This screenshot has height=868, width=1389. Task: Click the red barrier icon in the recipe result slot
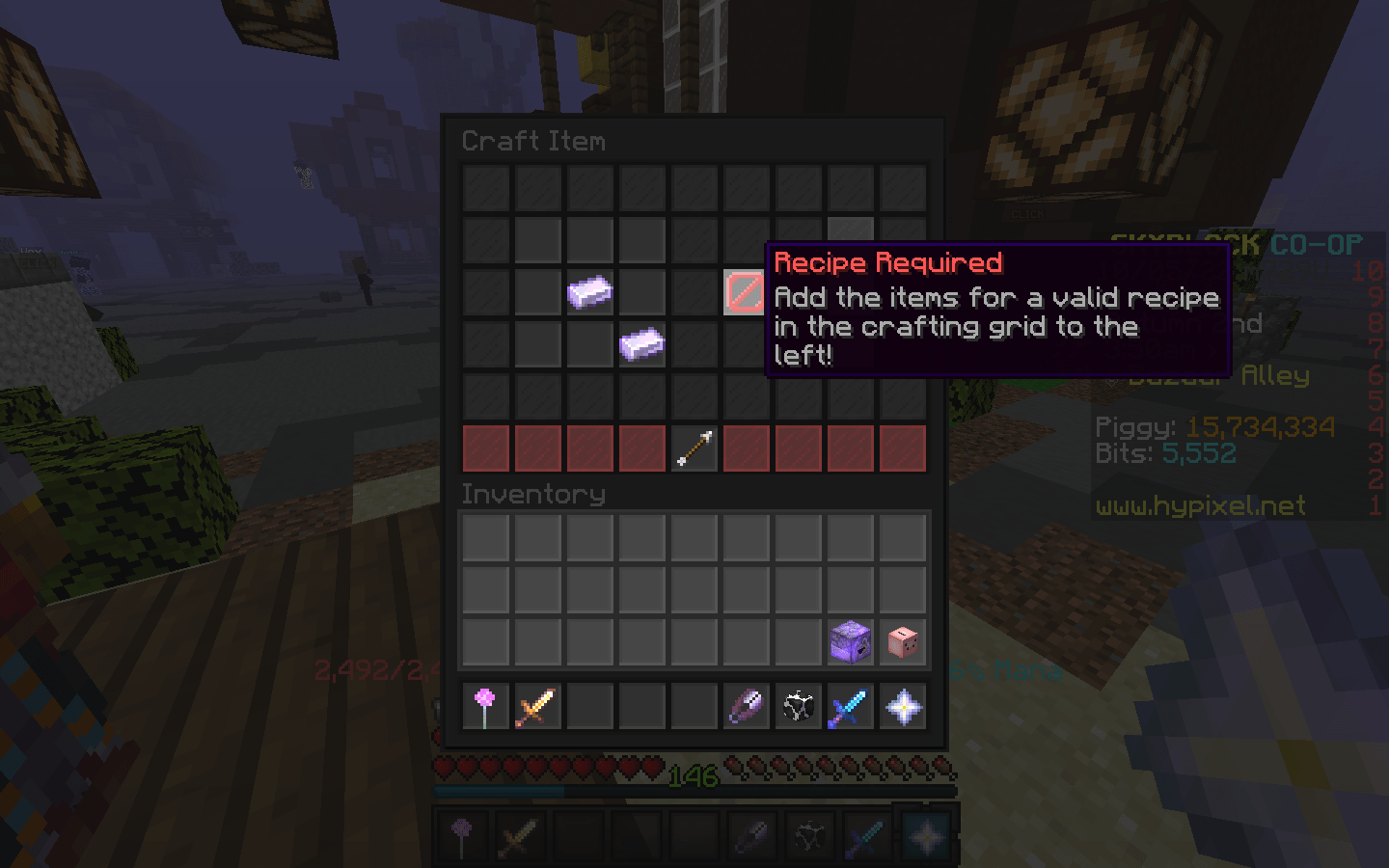coord(746,292)
